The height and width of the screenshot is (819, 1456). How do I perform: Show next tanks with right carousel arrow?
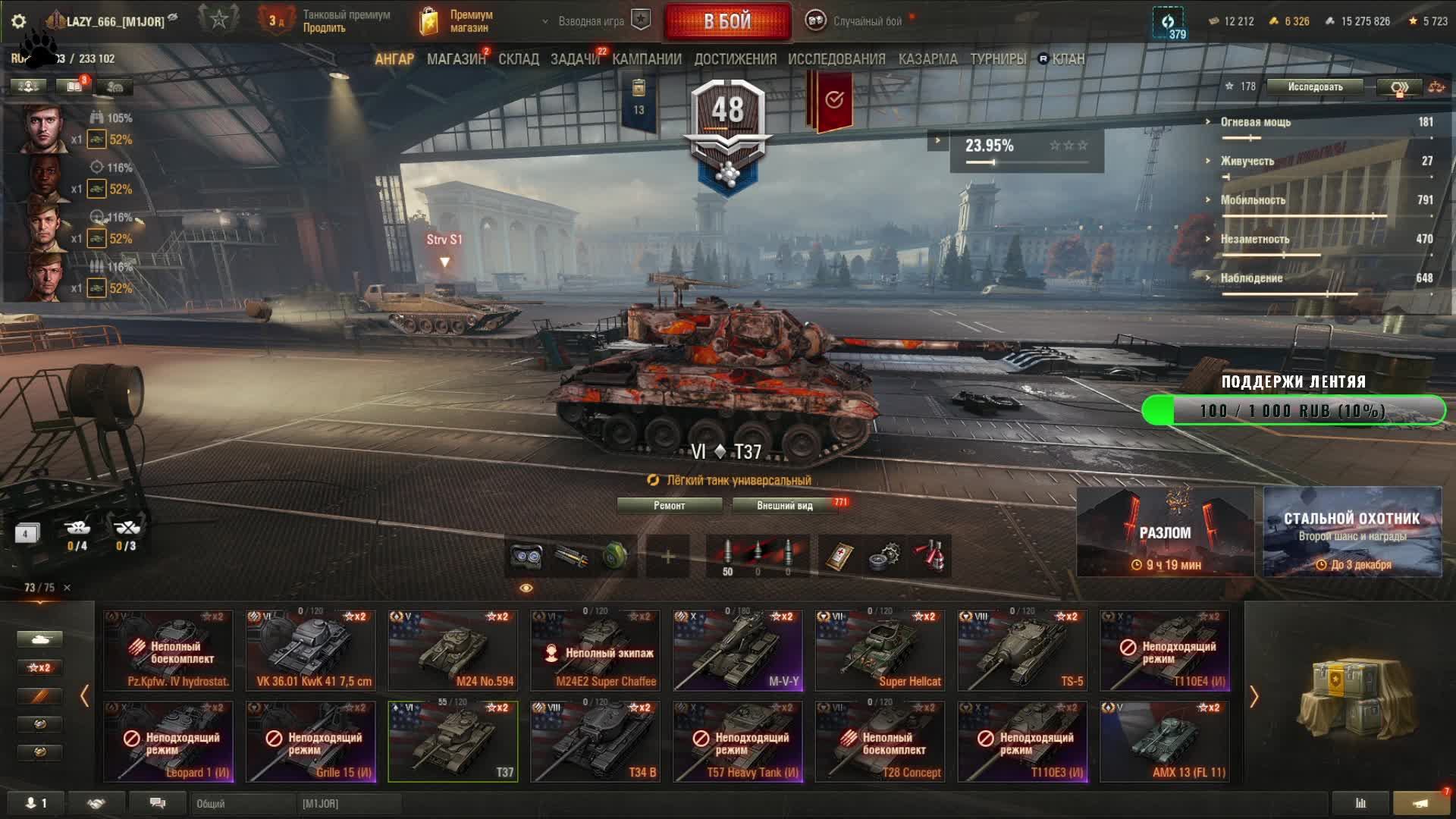pos(1254,696)
